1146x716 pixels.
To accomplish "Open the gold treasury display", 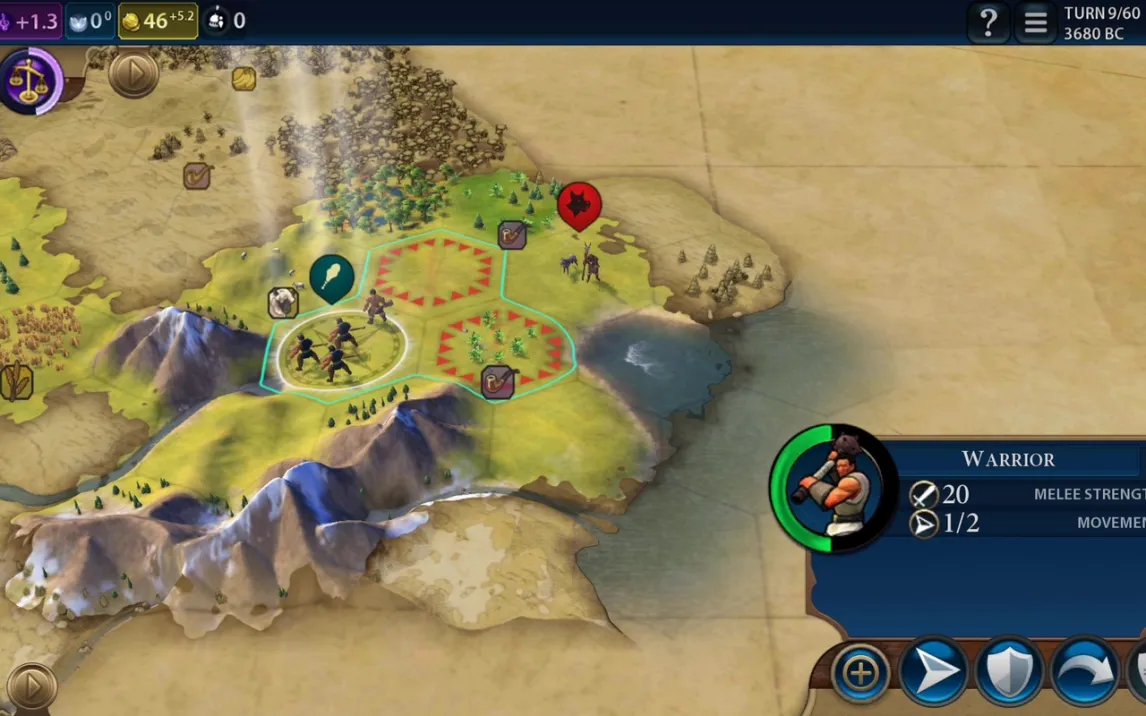I will point(157,20).
